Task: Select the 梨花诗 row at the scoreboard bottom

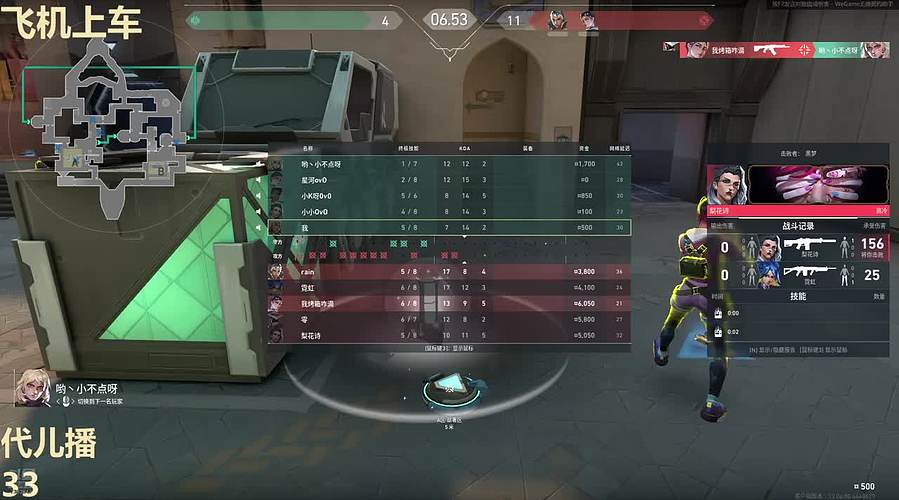Action: 450,335
